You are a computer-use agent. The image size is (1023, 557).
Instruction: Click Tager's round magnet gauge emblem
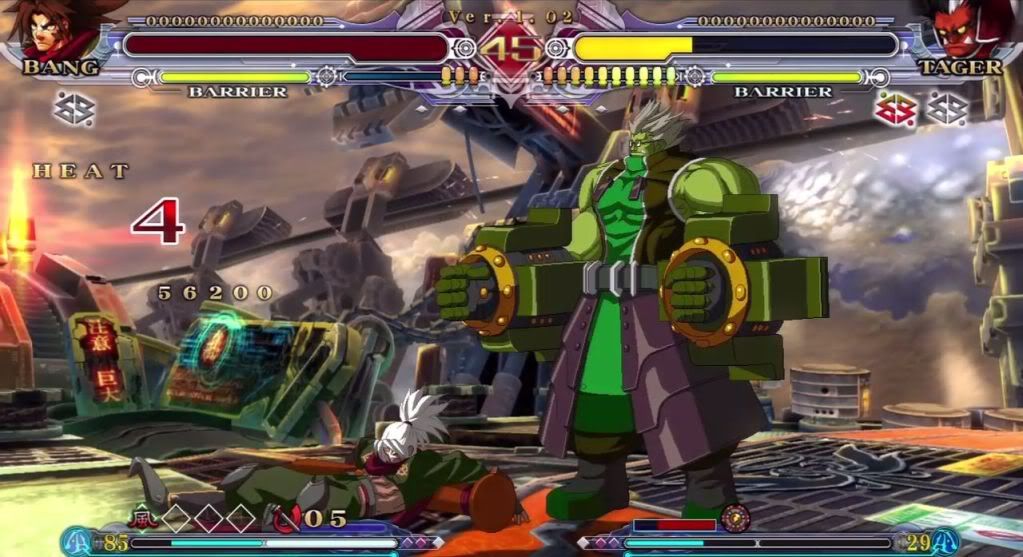point(735,518)
